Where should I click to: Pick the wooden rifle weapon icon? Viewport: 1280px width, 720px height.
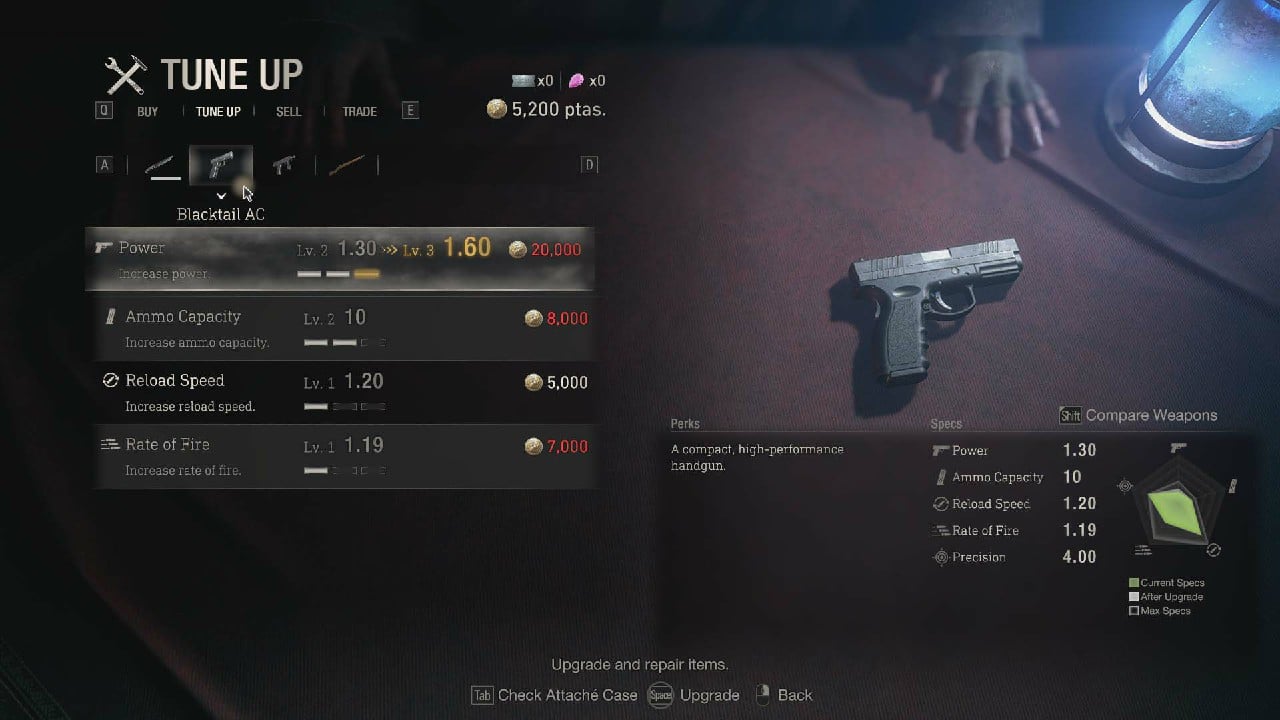[346, 166]
